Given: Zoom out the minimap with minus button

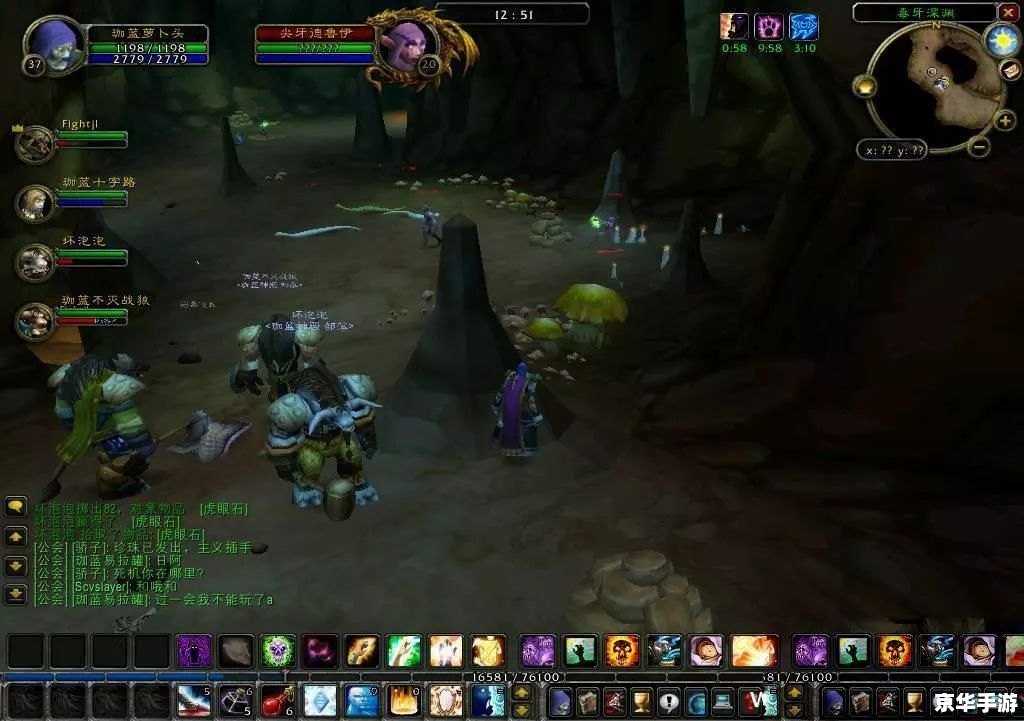Looking at the screenshot, I should pos(979,147).
